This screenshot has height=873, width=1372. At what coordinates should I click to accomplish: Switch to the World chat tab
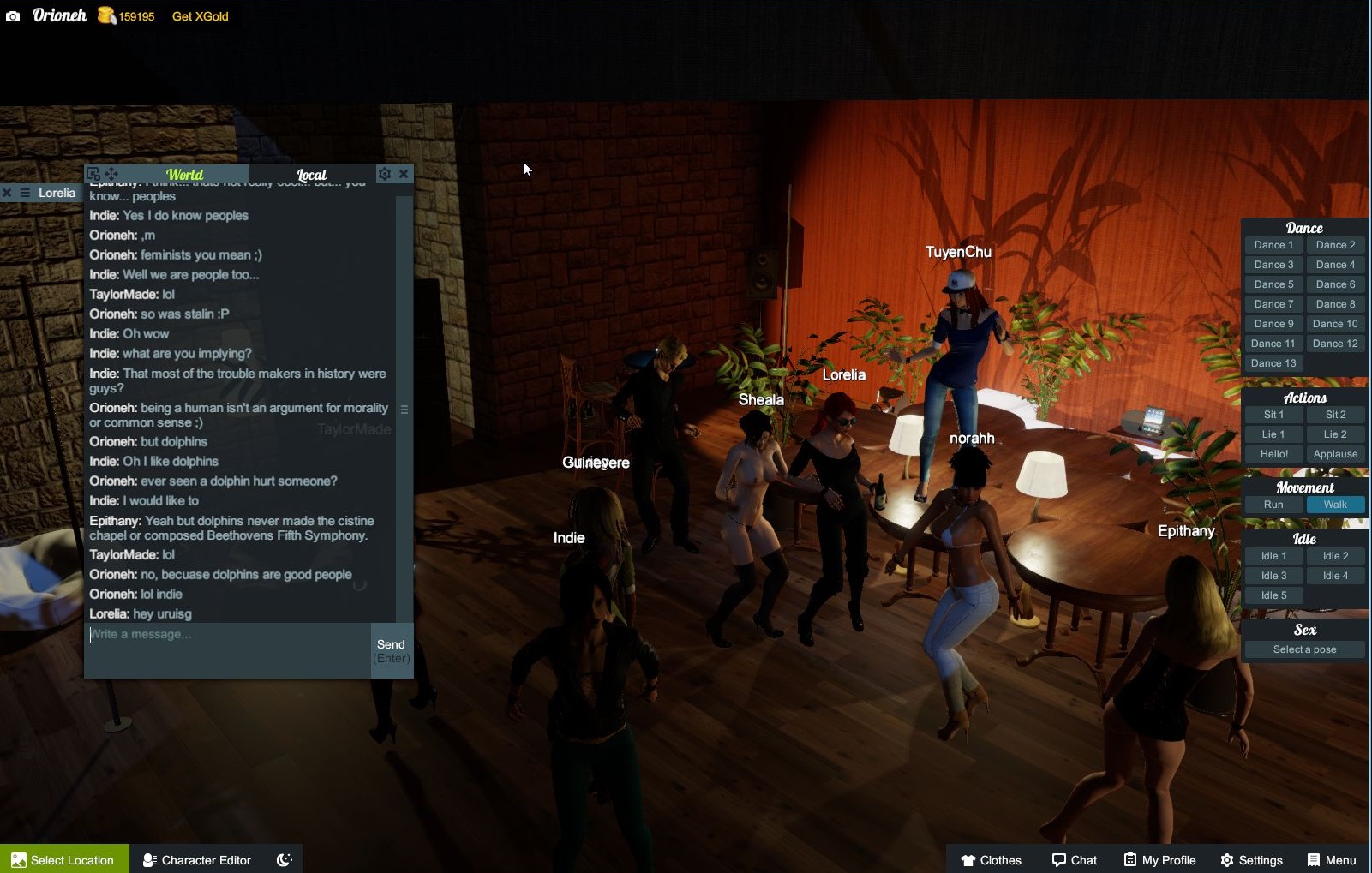[x=184, y=175]
